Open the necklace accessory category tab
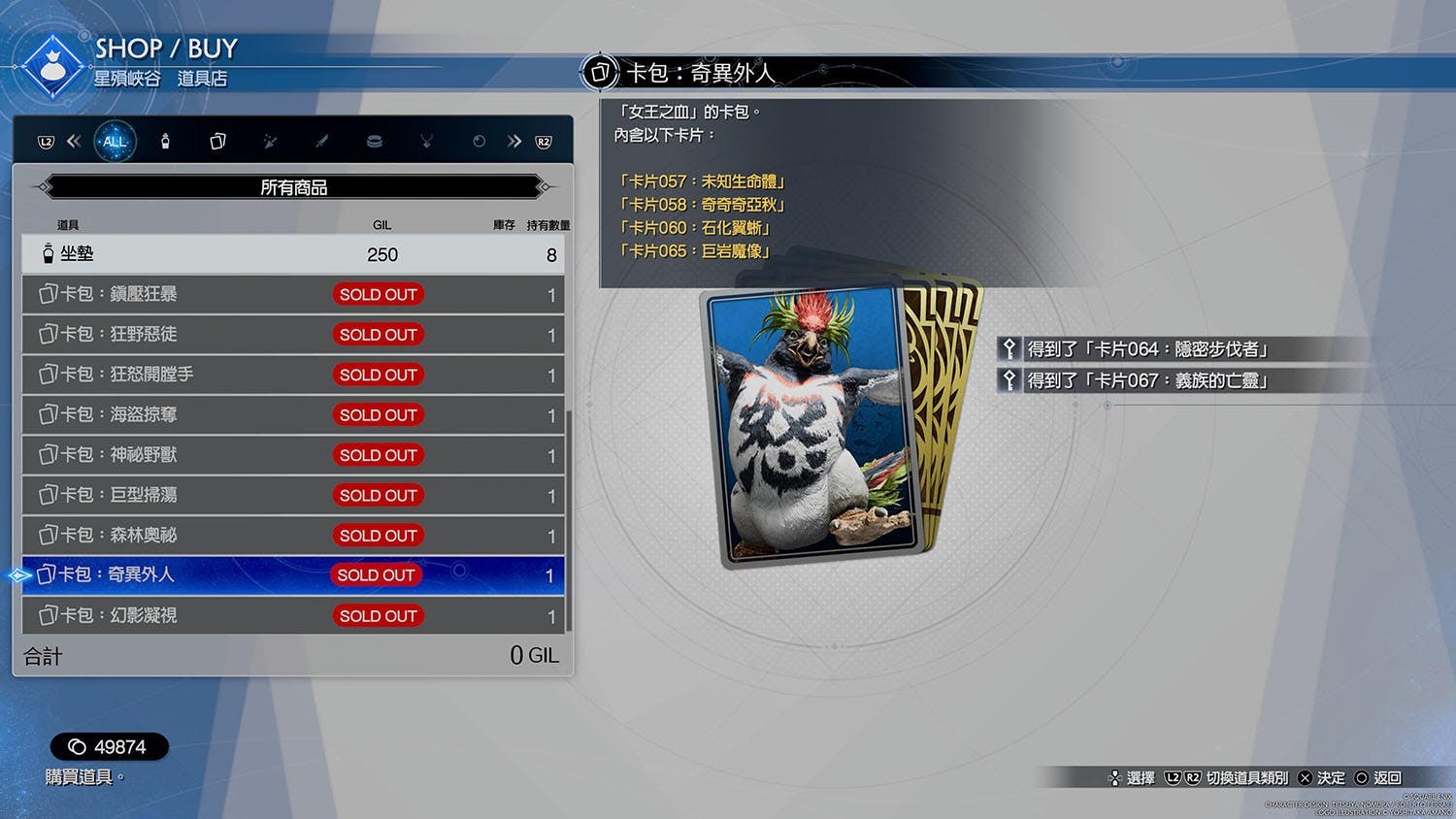1456x819 pixels. pyautogui.click(x=426, y=142)
